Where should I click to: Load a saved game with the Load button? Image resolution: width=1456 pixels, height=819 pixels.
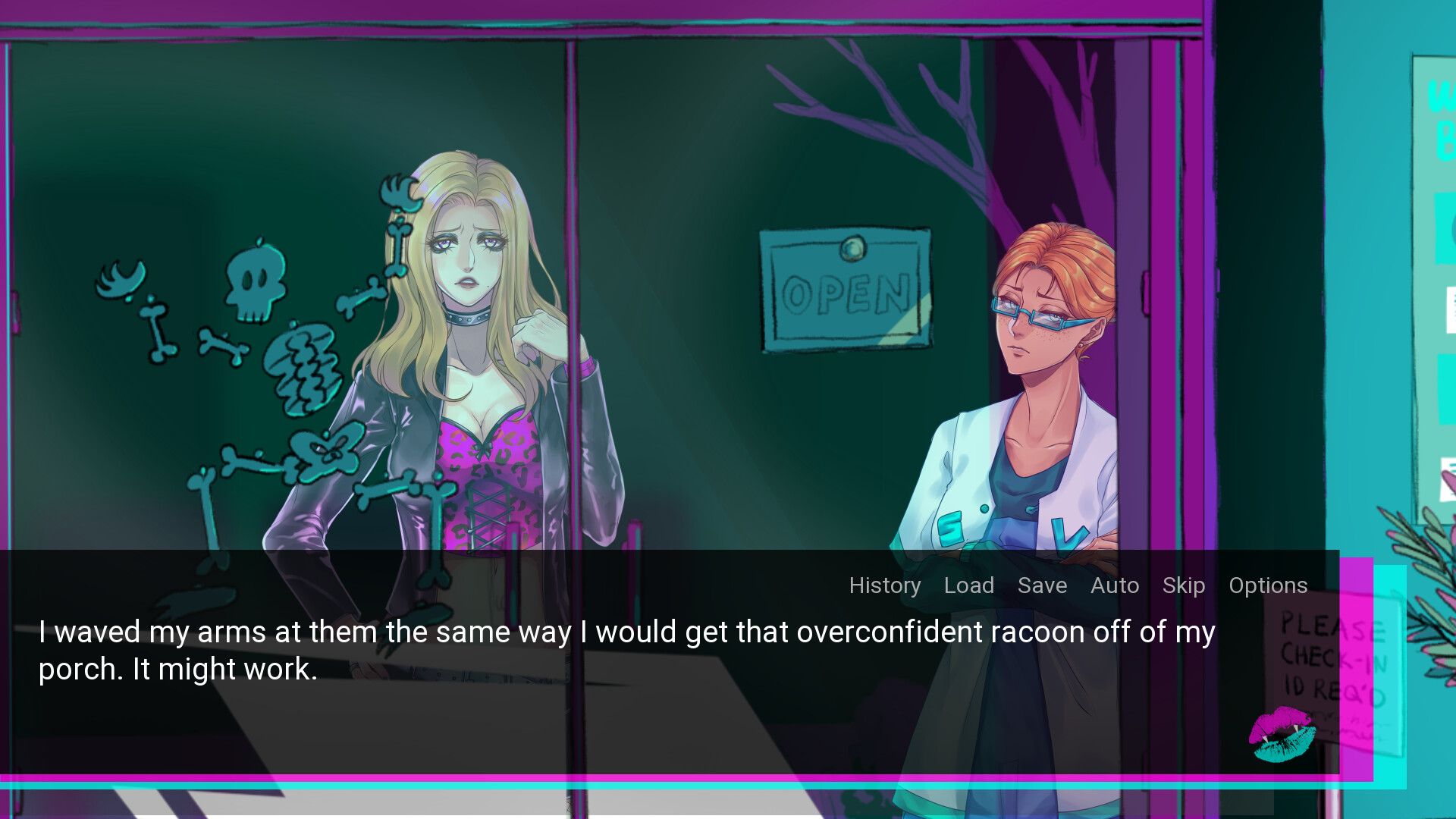[x=970, y=585]
